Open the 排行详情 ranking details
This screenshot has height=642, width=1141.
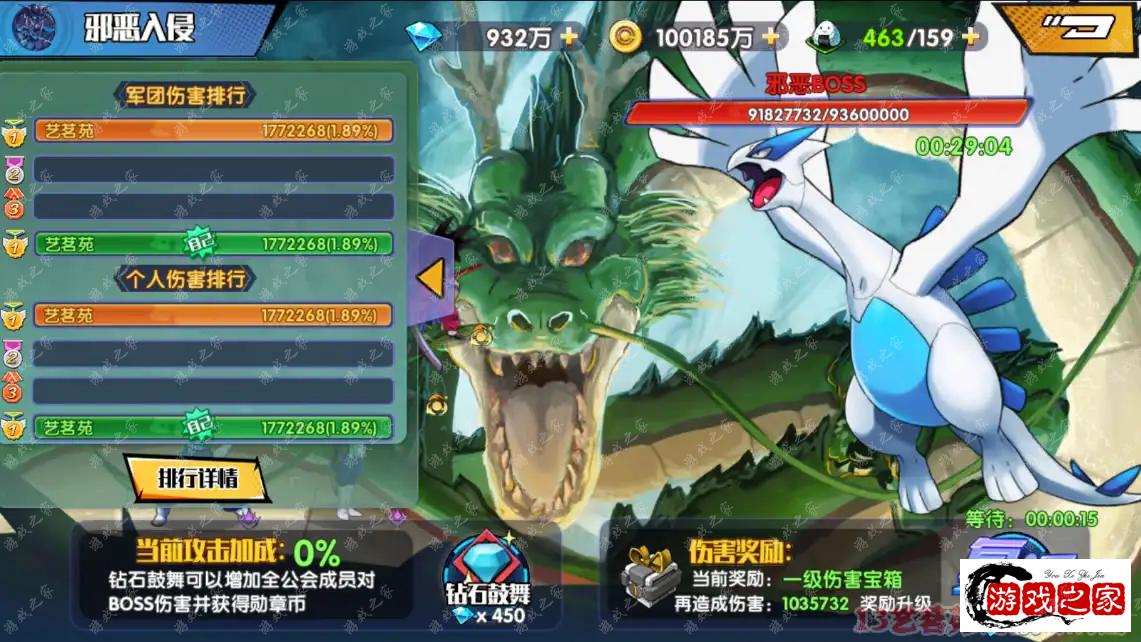(x=197, y=479)
